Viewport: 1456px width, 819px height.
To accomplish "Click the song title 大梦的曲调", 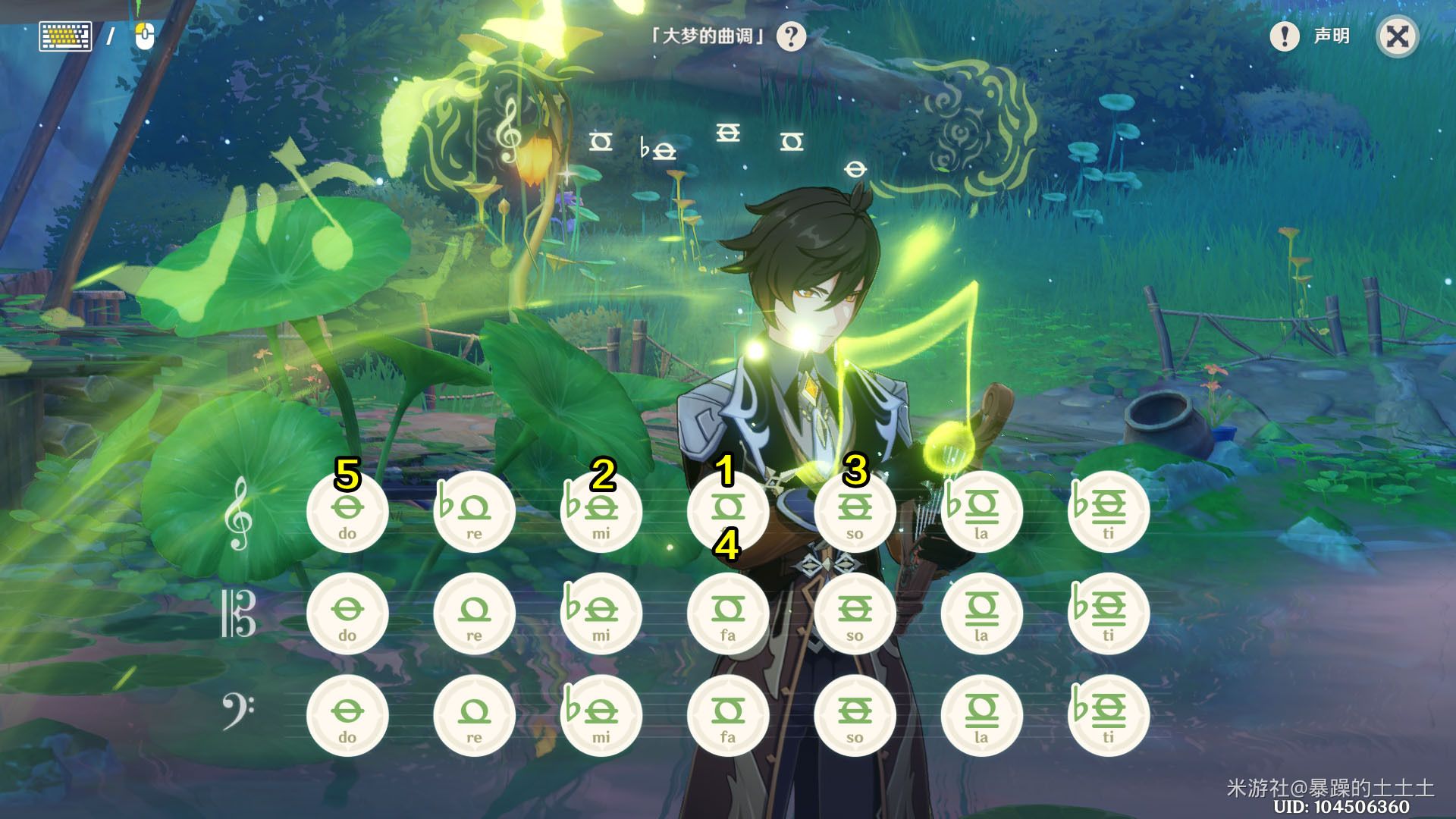I will click(709, 35).
